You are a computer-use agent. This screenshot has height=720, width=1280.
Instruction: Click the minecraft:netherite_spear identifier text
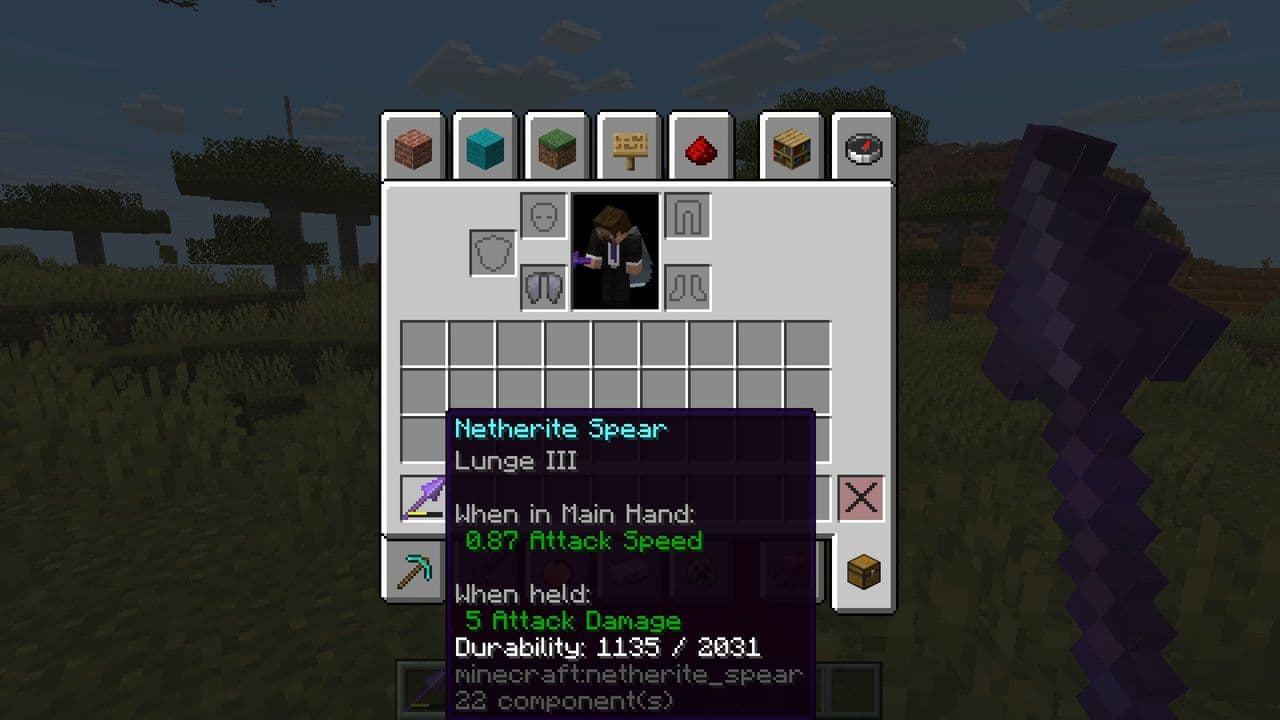(x=625, y=676)
